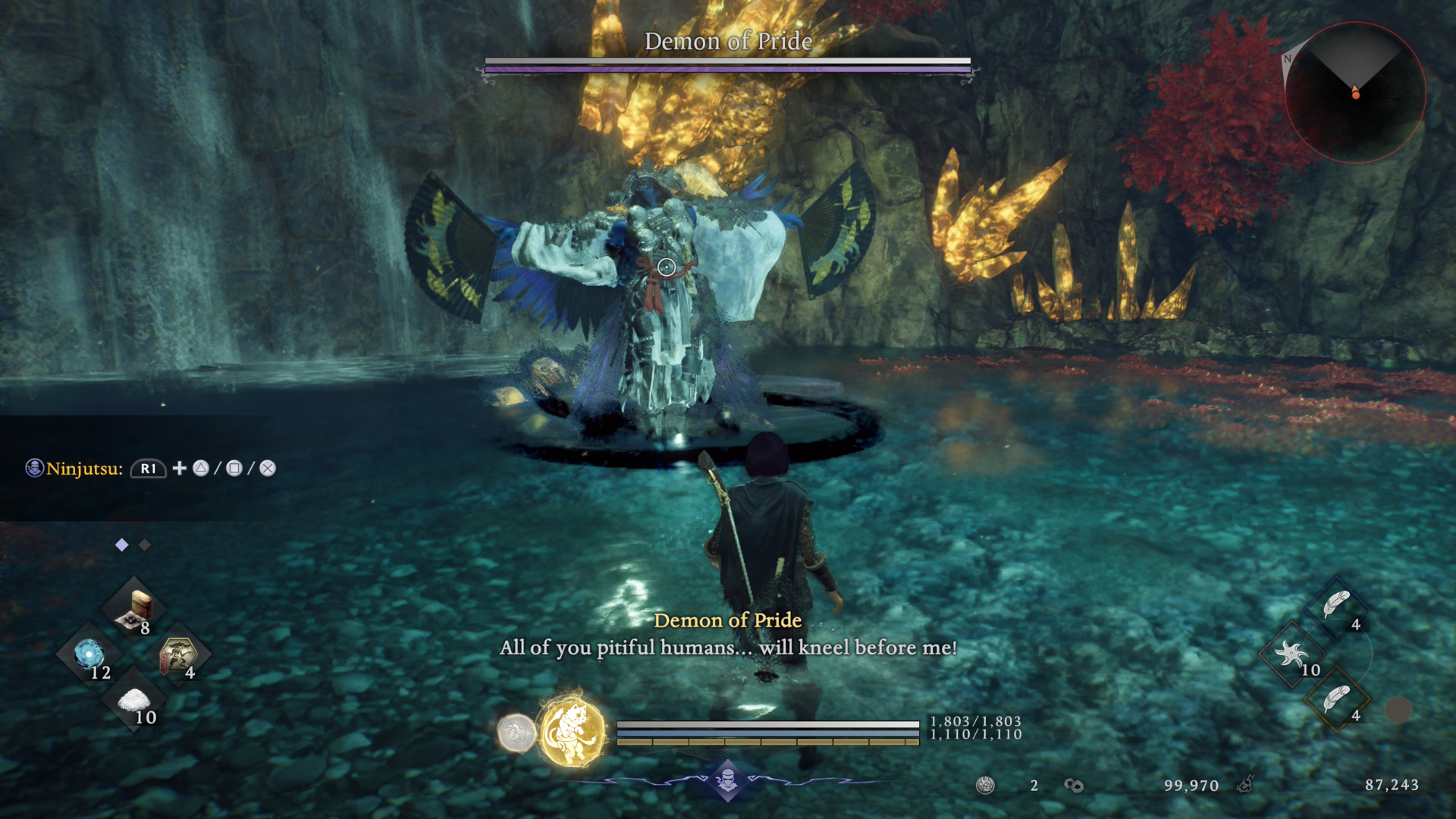The height and width of the screenshot is (819, 1456).
Task: Select the blue-bordered feather ninjutsu slot
Action: click(1336, 607)
